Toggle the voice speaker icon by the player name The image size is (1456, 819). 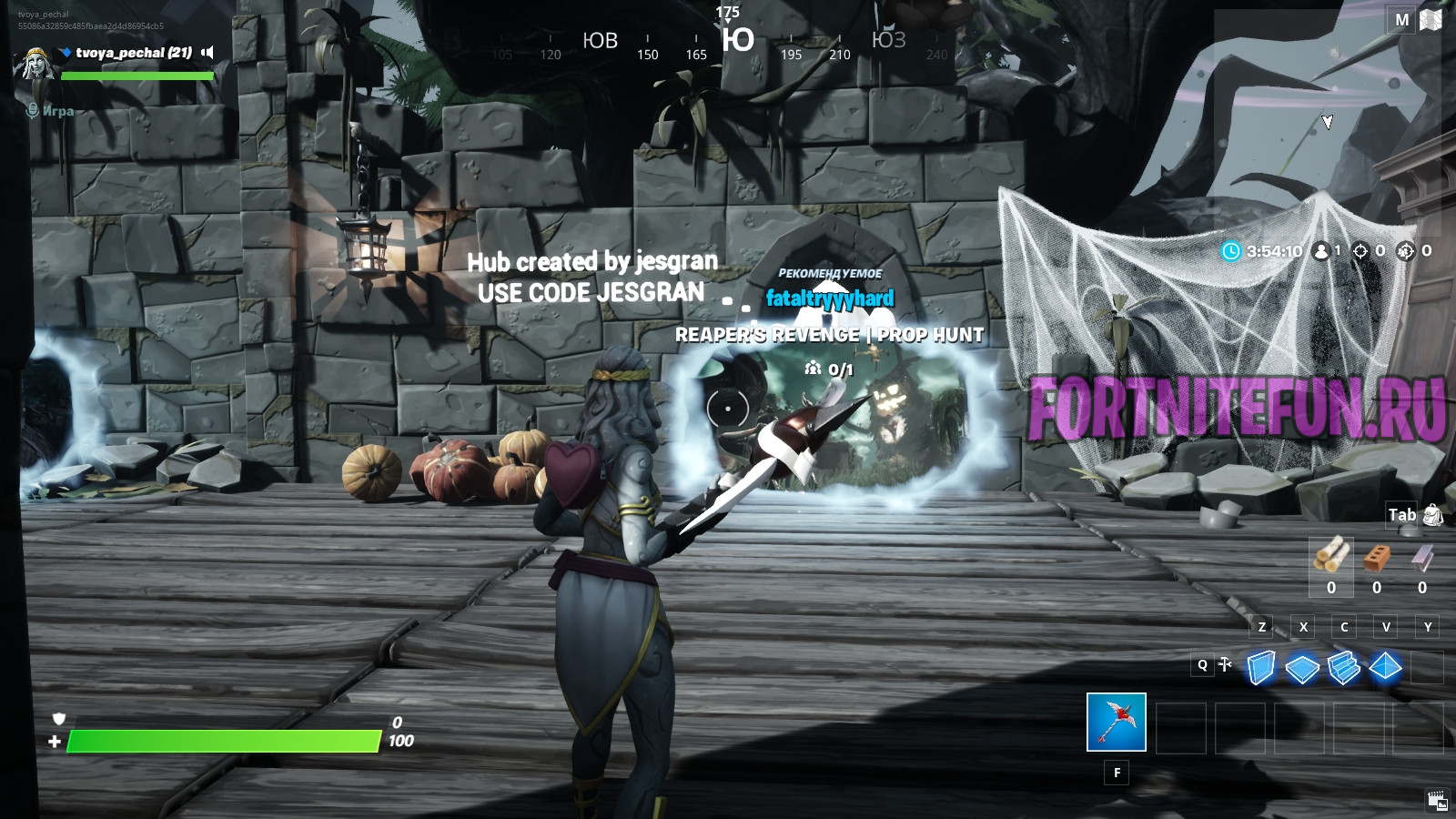207,53
